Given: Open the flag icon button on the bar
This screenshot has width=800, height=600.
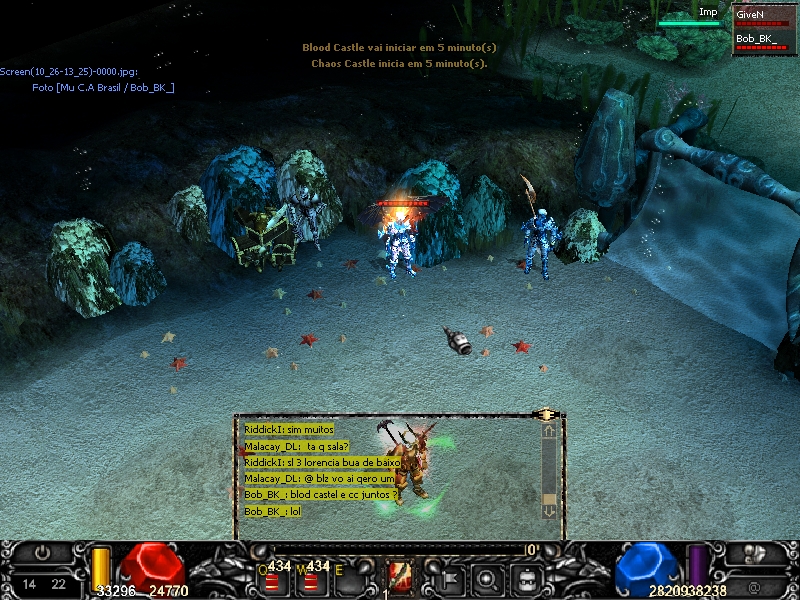Looking at the screenshot, I should [448, 577].
